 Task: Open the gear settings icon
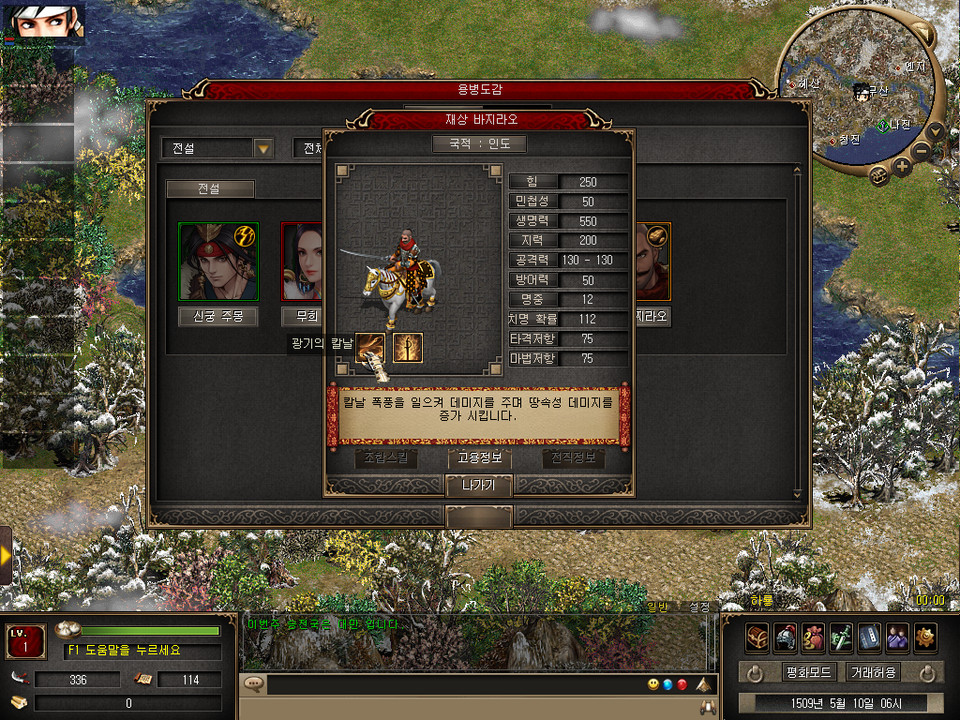point(926,636)
